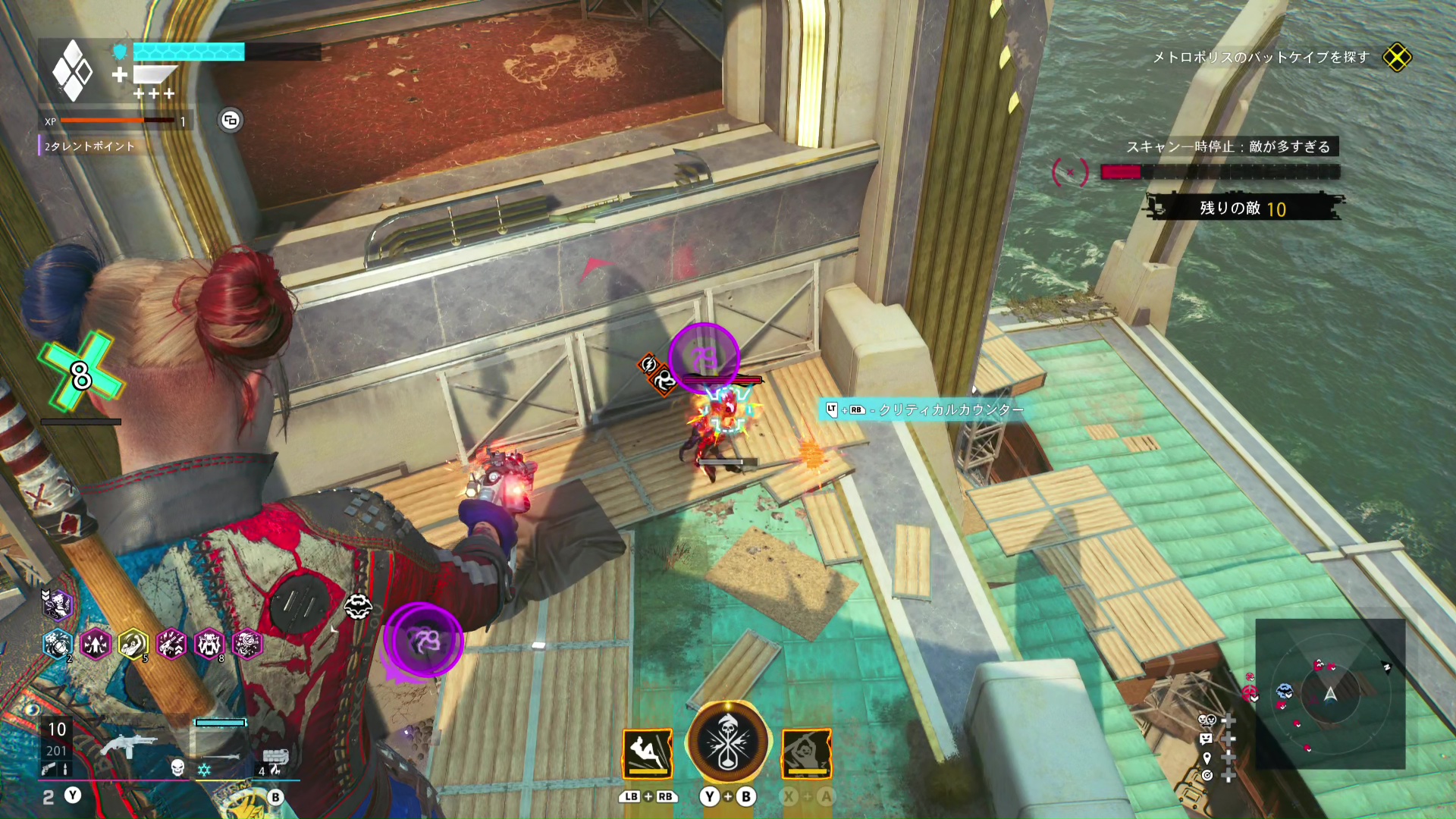
Task: Click the swap-character faces icon near minimap
Action: pyautogui.click(x=1206, y=720)
